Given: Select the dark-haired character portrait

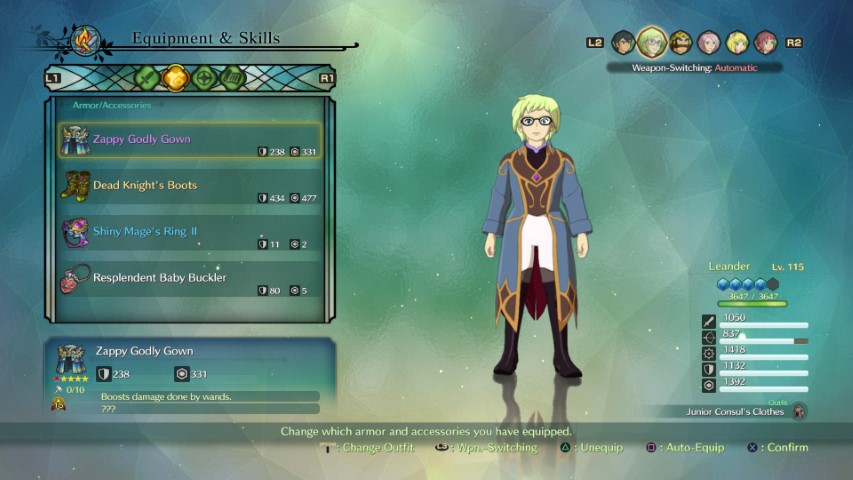Looking at the screenshot, I should click(x=623, y=42).
